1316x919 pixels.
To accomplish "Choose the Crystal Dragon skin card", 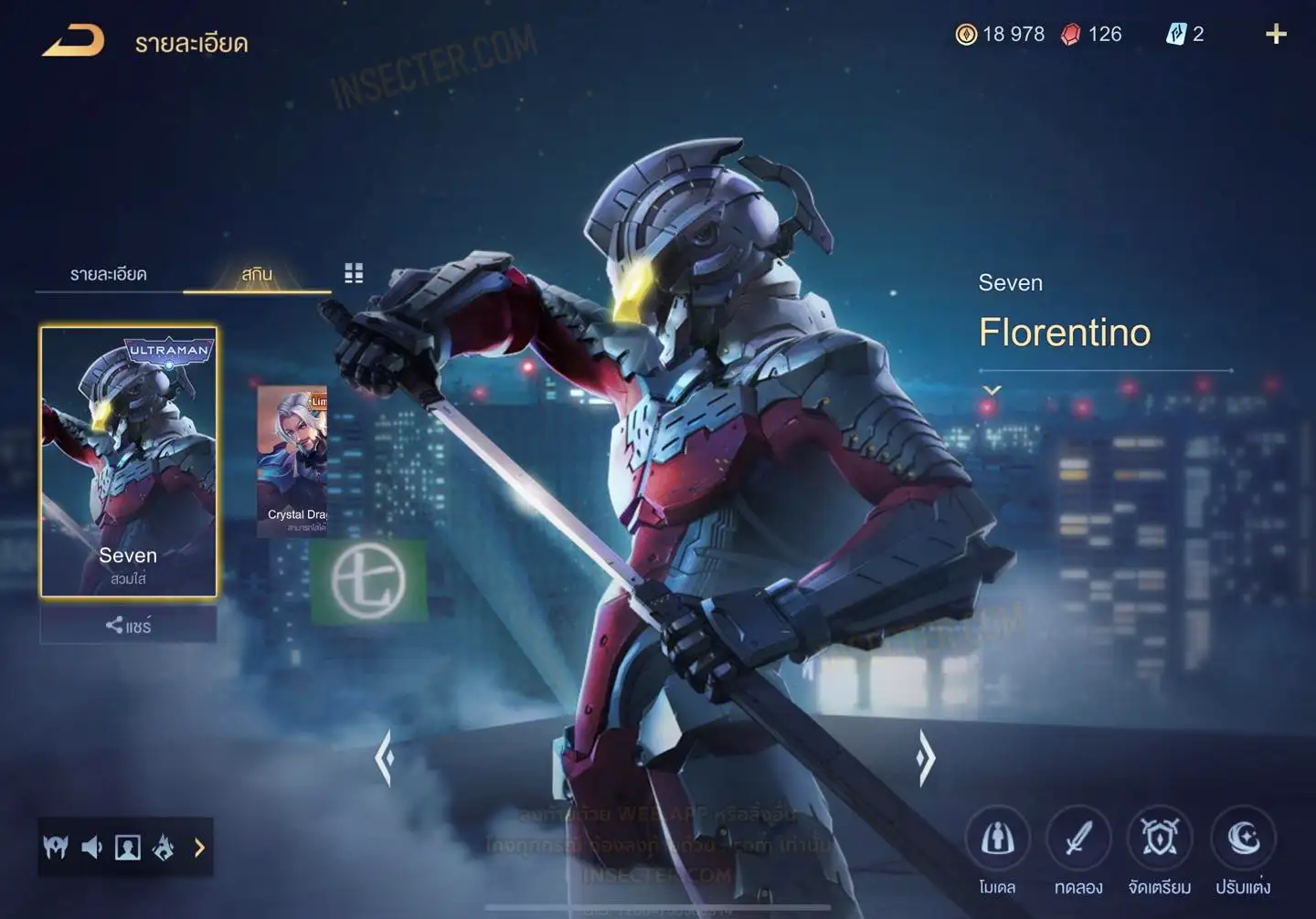I will tap(292, 459).
